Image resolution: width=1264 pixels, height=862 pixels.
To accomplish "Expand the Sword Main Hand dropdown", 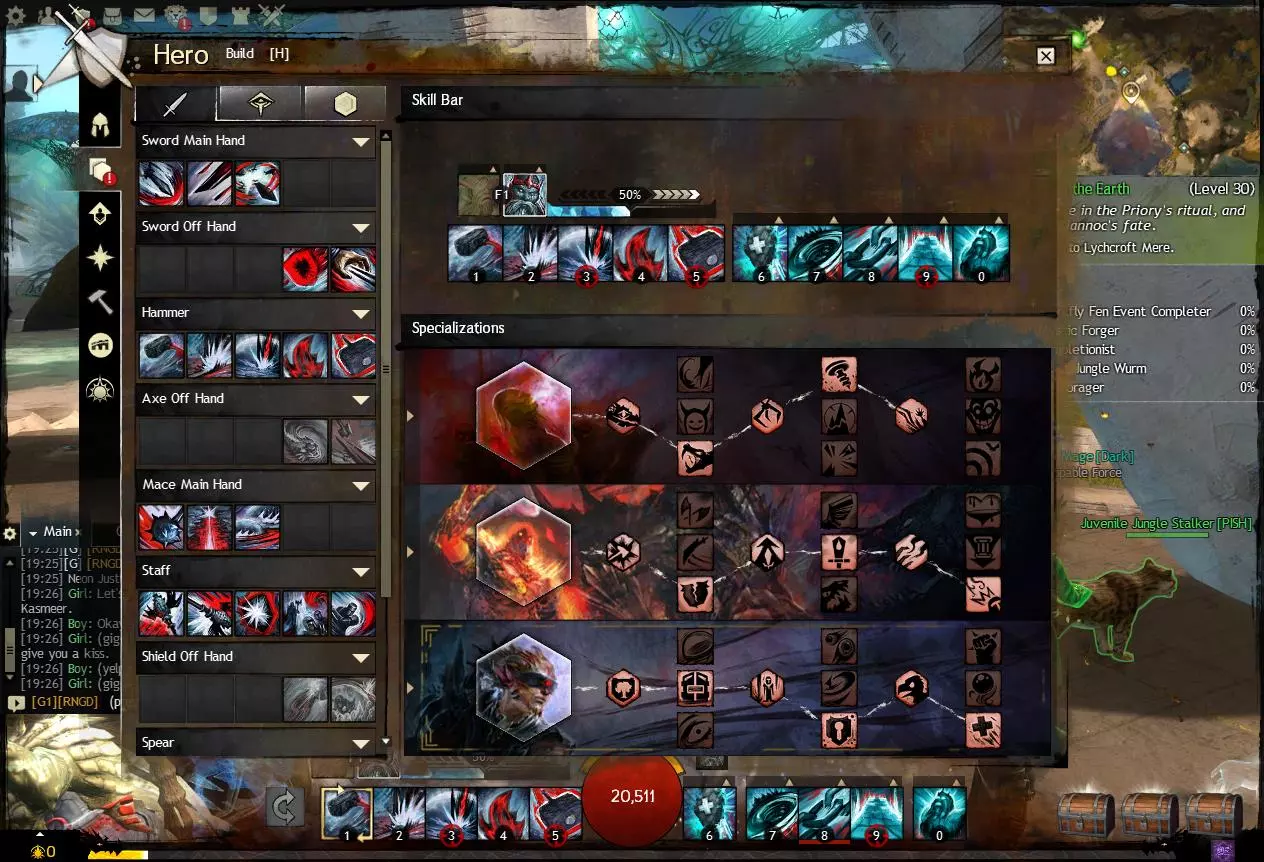I will click(x=361, y=142).
